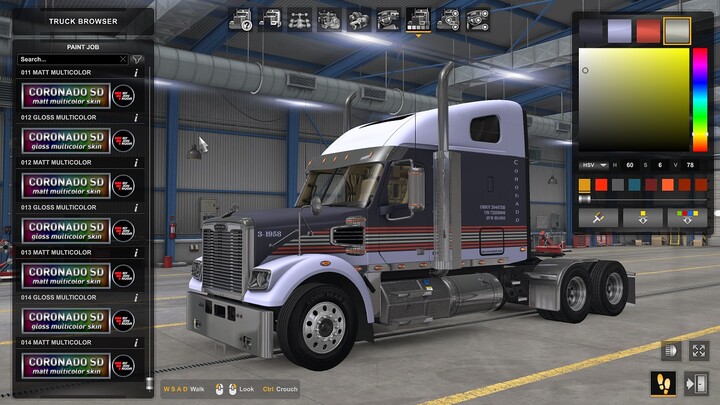720x405 pixels.
Task: Activate the color picker eyedropper button
Action: 598,216
